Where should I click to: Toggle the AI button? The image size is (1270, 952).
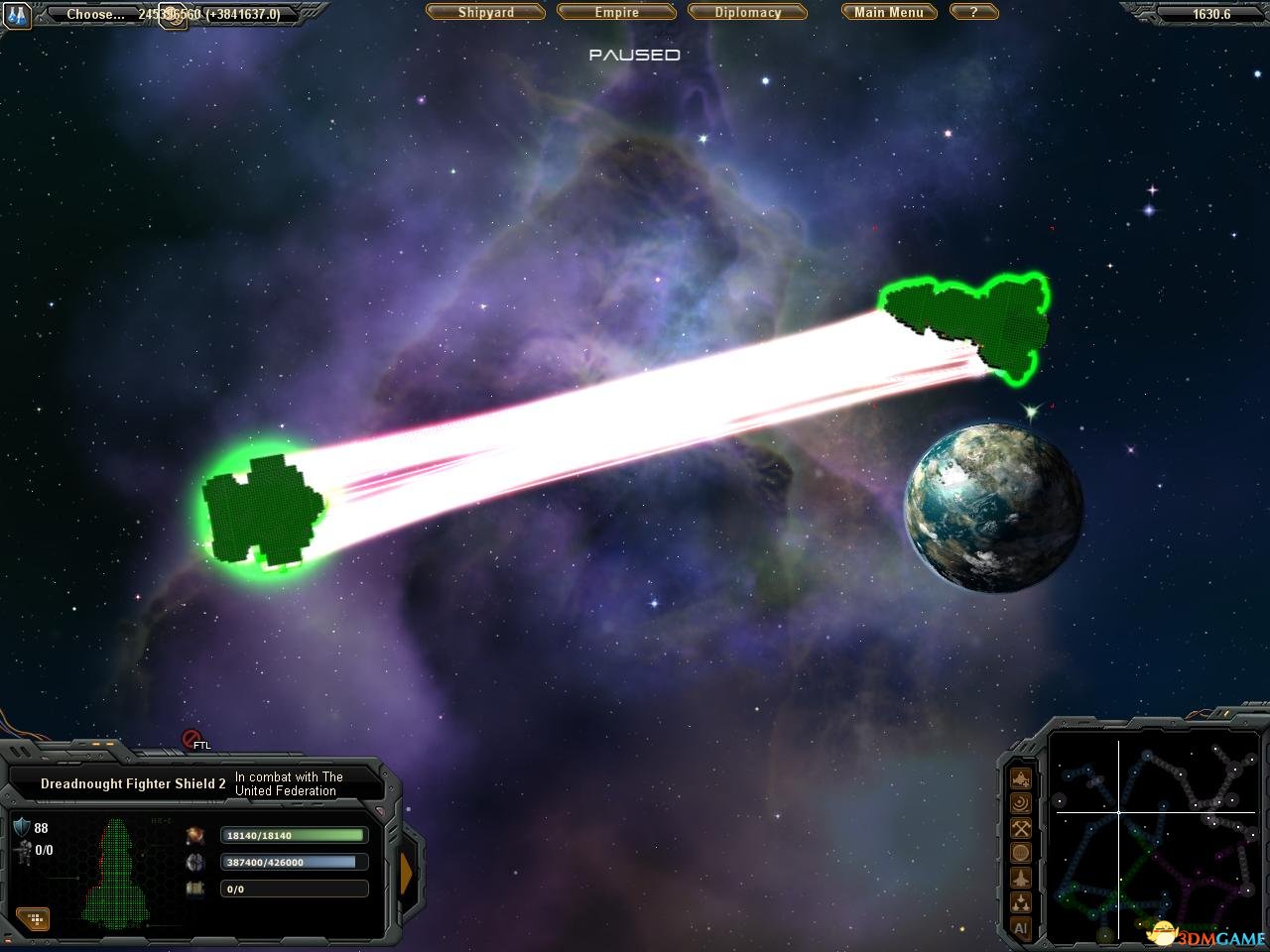click(x=1020, y=928)
